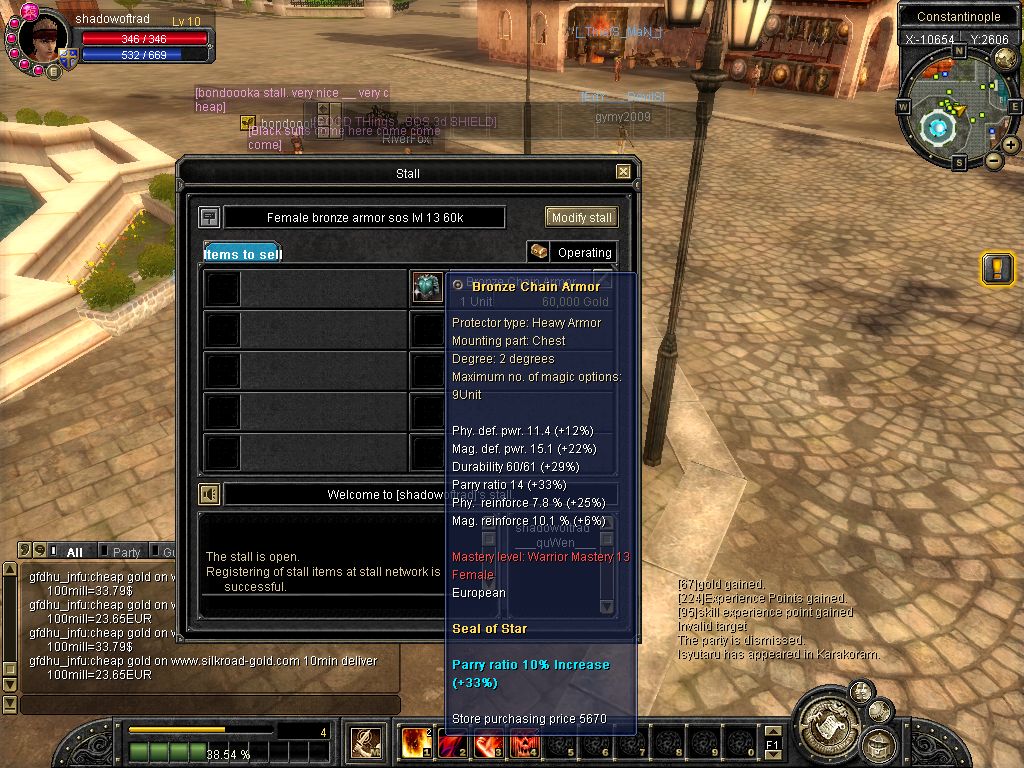
Task: Click the chat message input bar
Action: coord(208,705)
